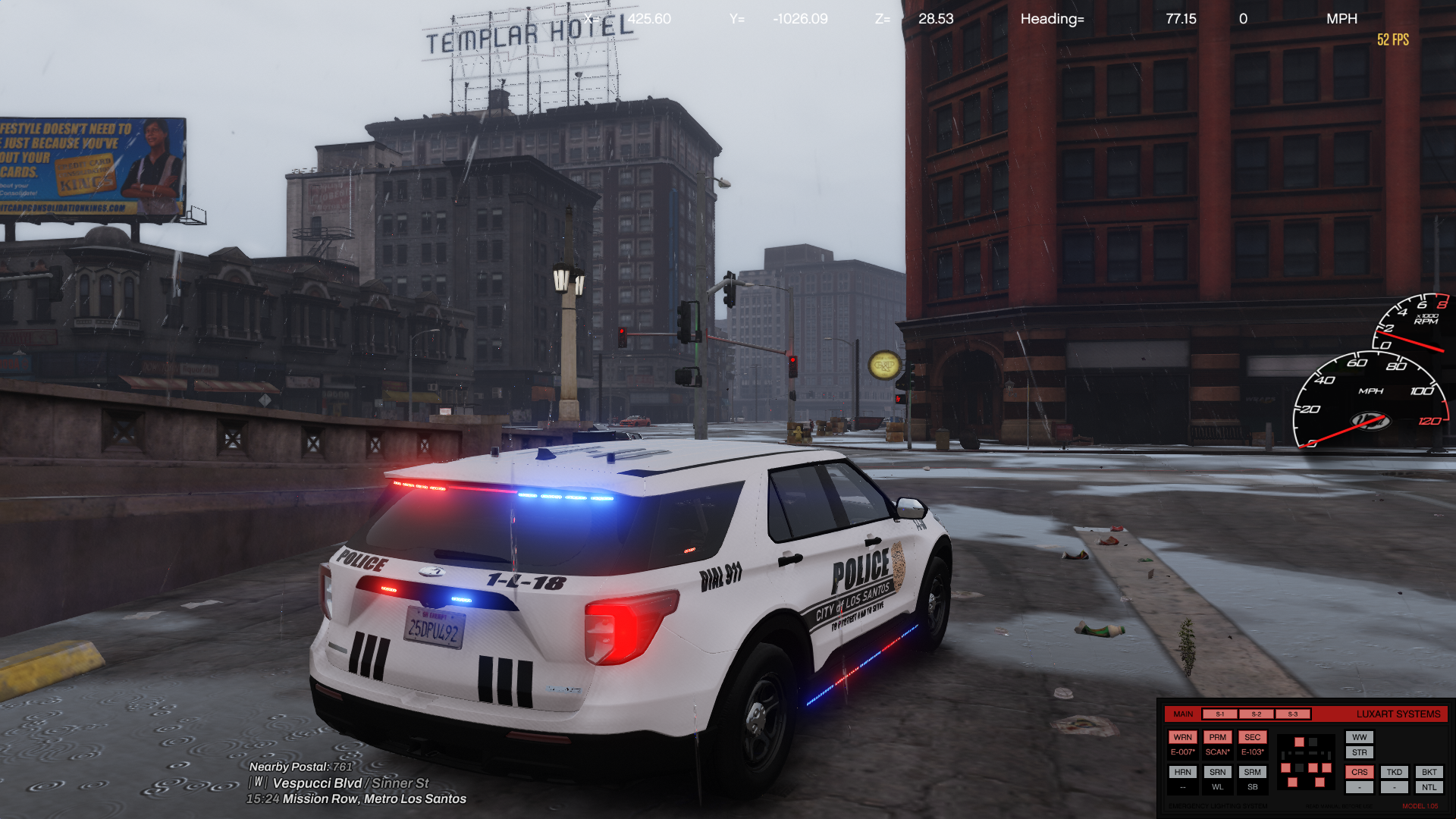Enable the WW button
Image resolution: width=1456 pixels, height=819 pixels.
(1359, 737)
